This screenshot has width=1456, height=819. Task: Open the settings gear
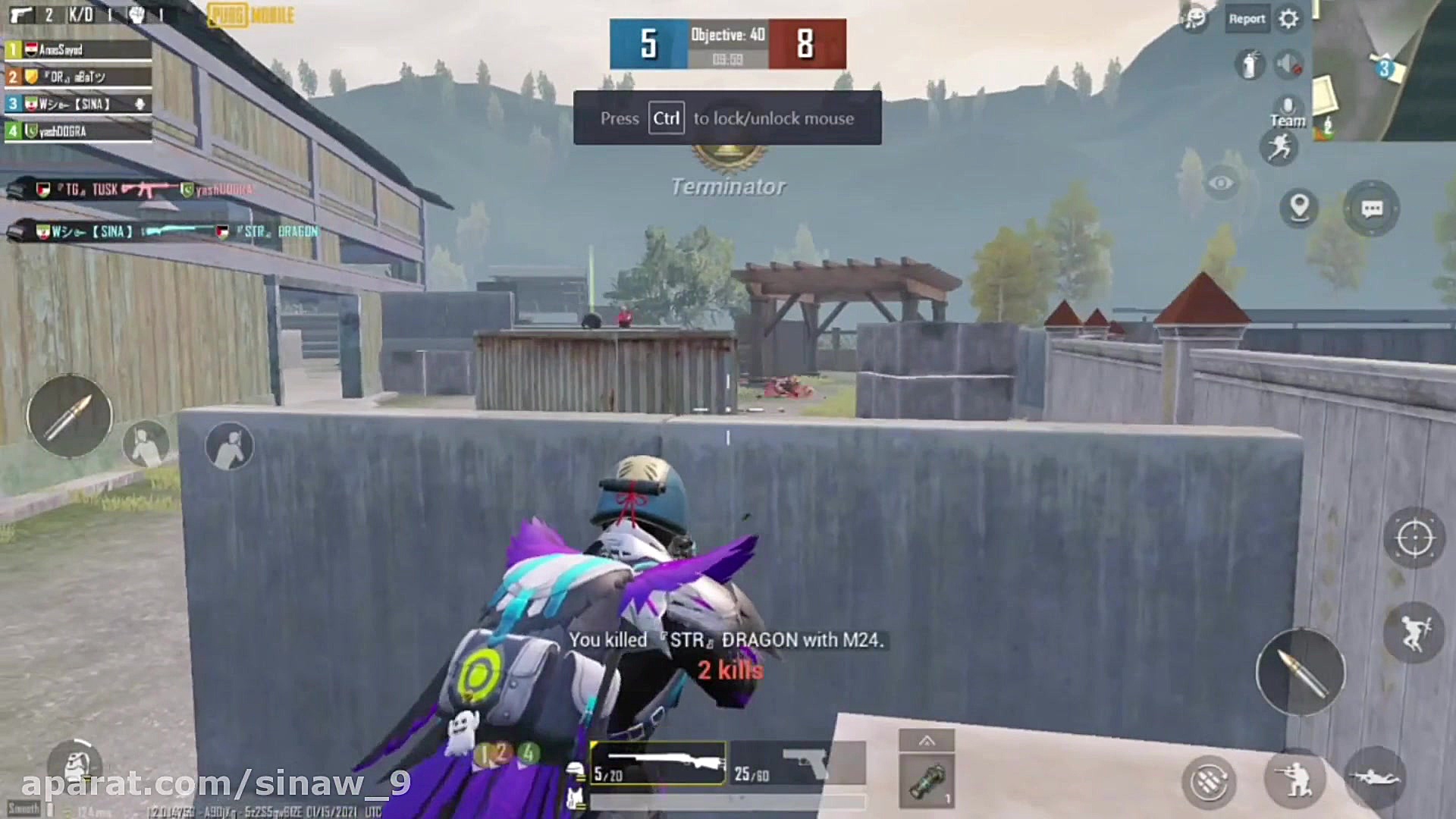(x=1288, y=19)
